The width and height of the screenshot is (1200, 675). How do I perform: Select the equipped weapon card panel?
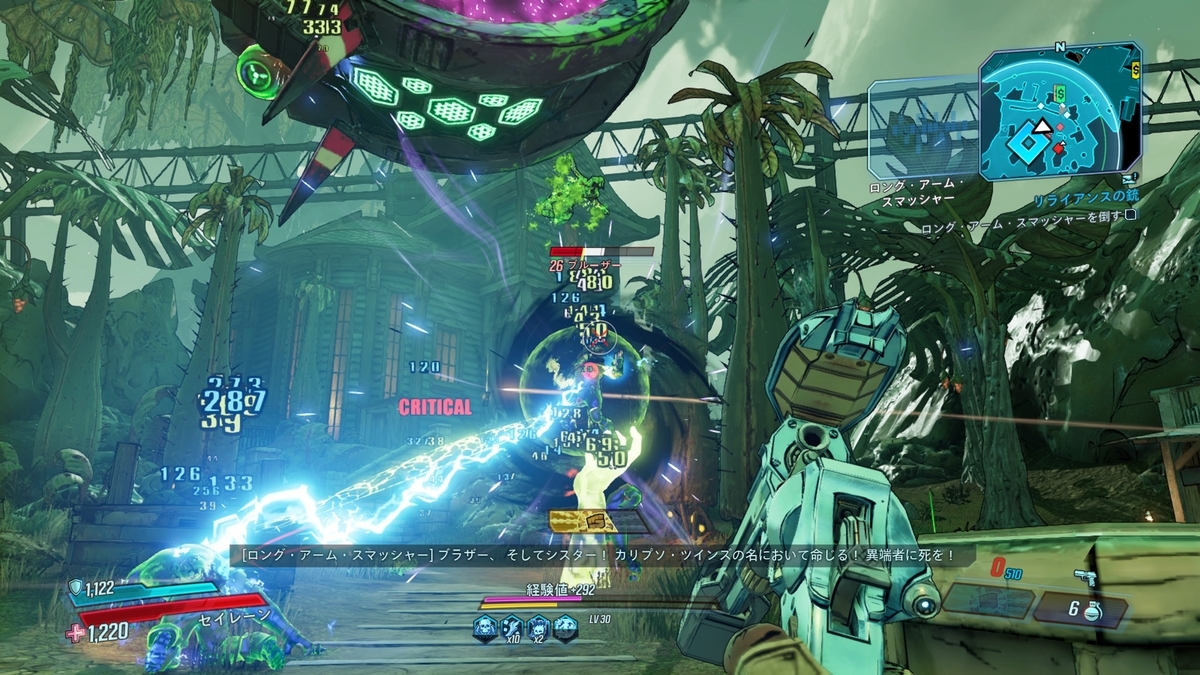988,599
